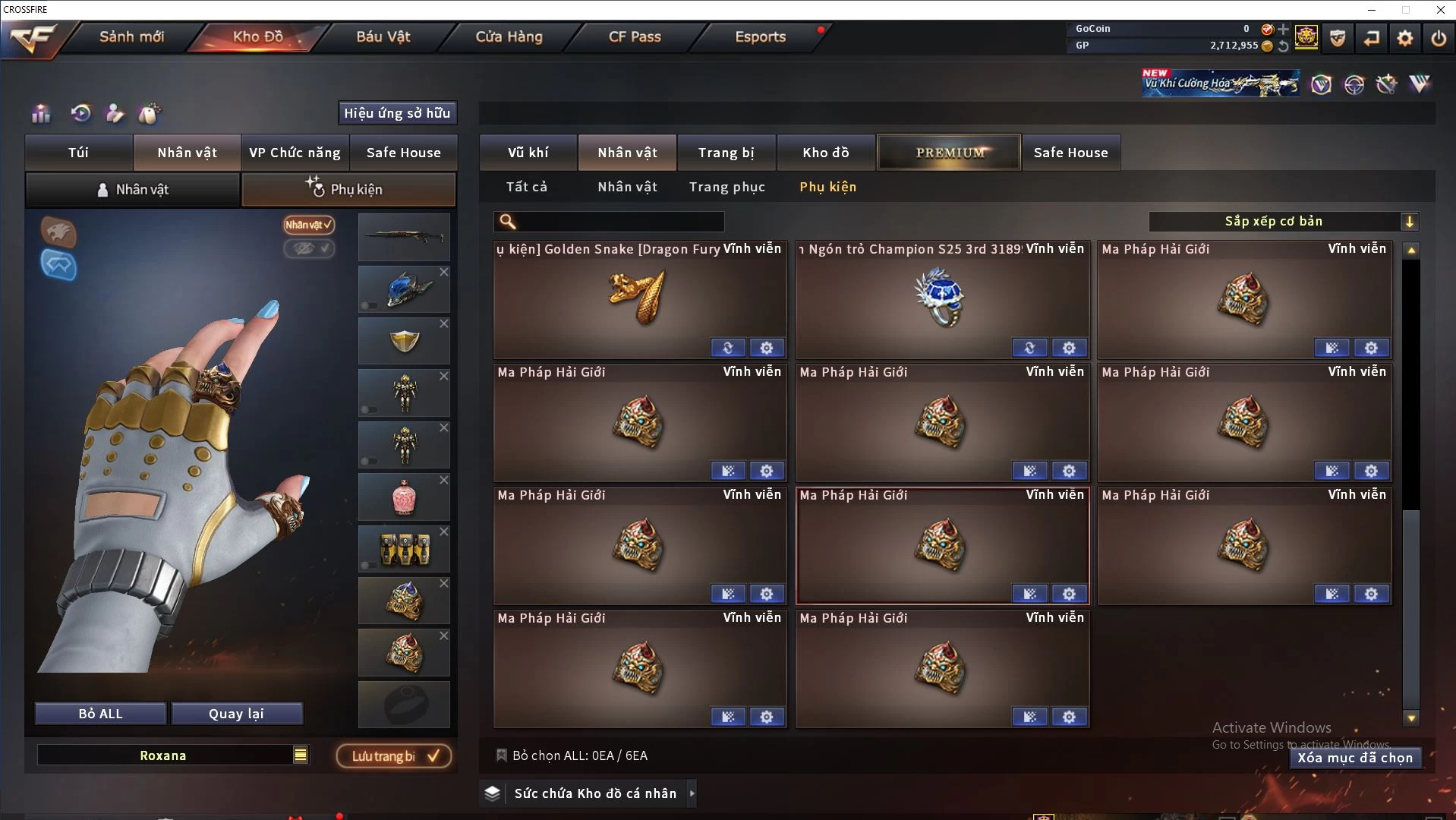
Task: Save loadout with Lưu trang bị
Action: 394,756
